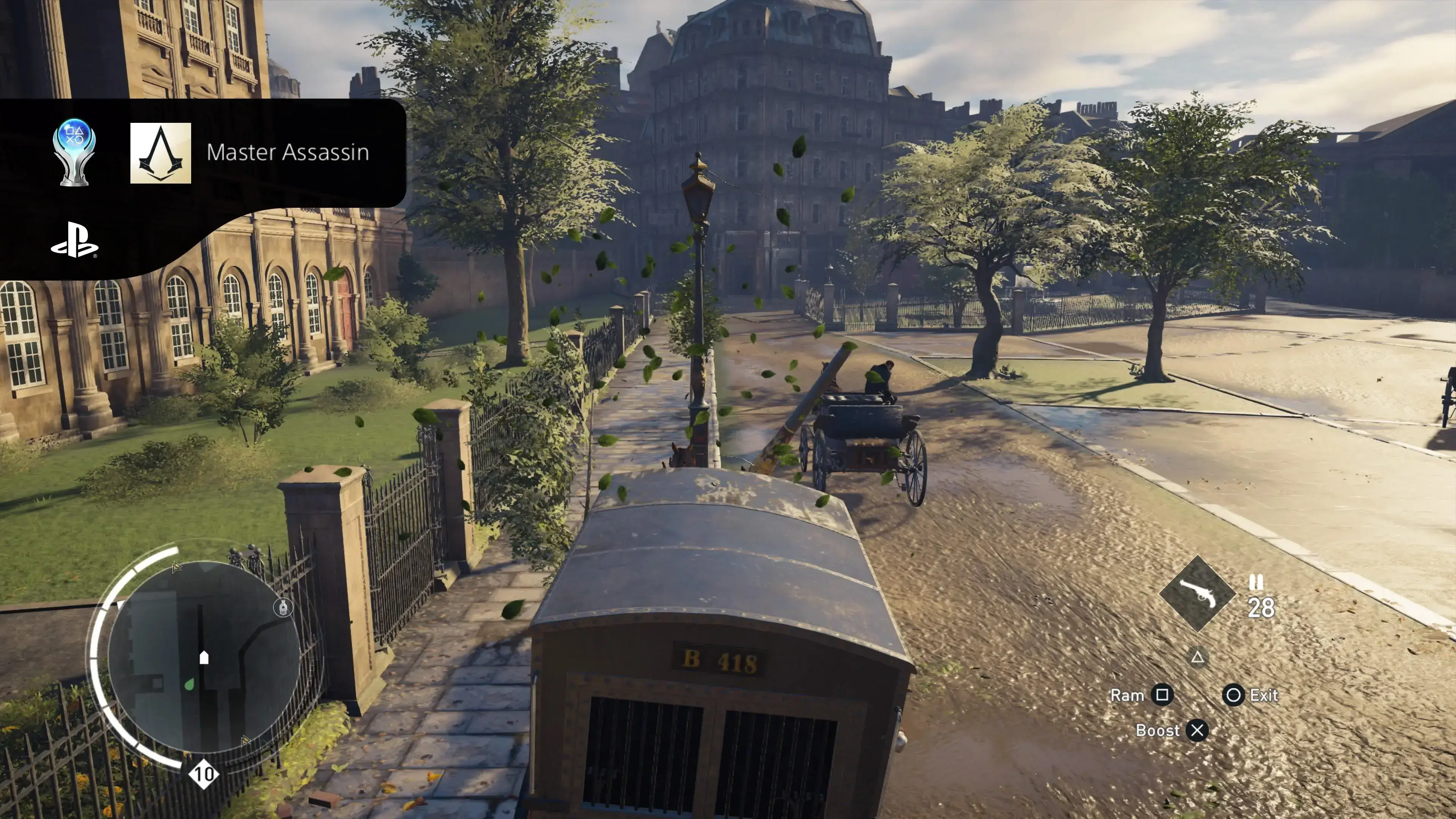Select the Assassin's Creed game thumbnail
1456x819 pixels.
point(160,153)
